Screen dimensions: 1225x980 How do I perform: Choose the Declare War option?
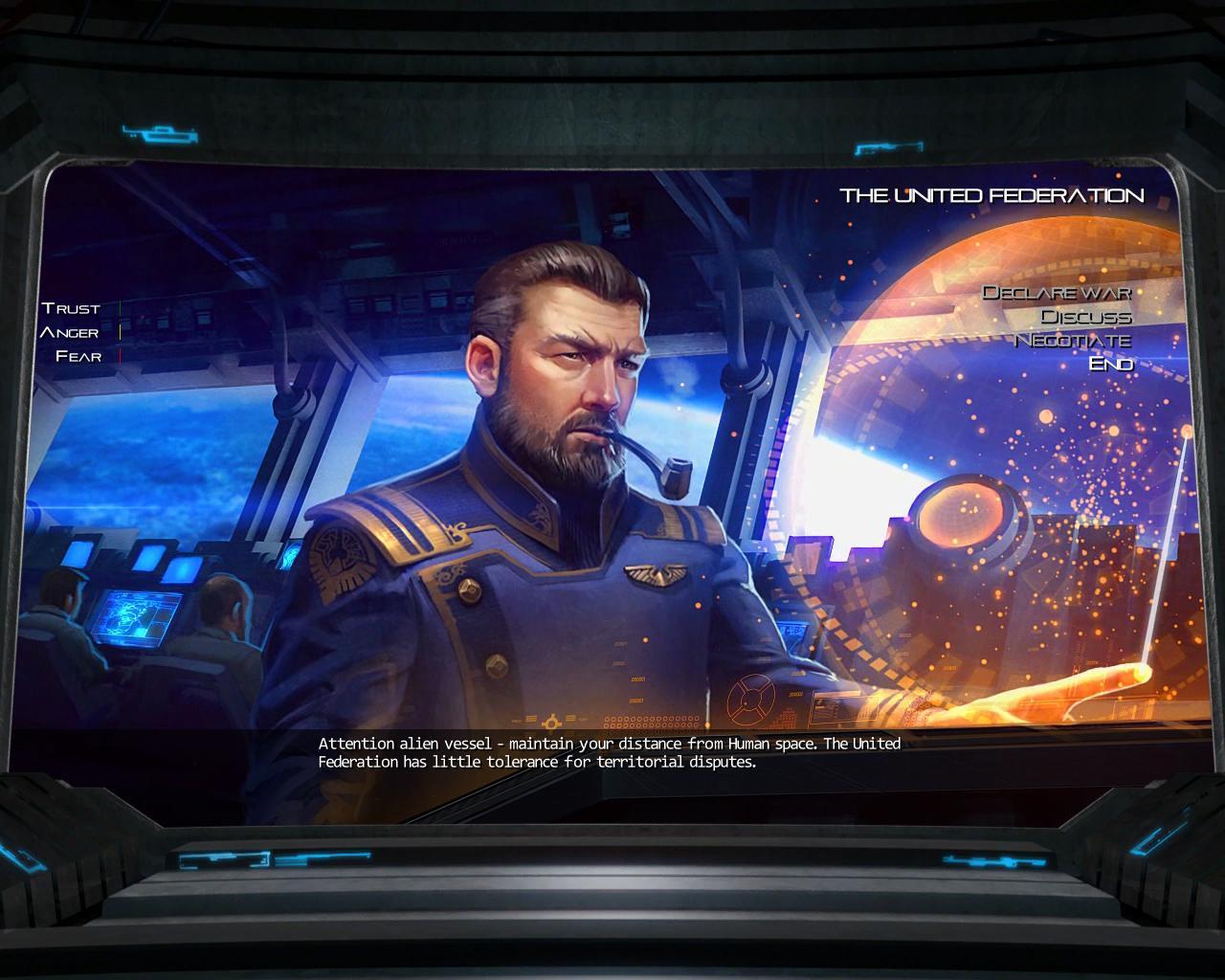pyautogui.click(x=1058, y=293)
